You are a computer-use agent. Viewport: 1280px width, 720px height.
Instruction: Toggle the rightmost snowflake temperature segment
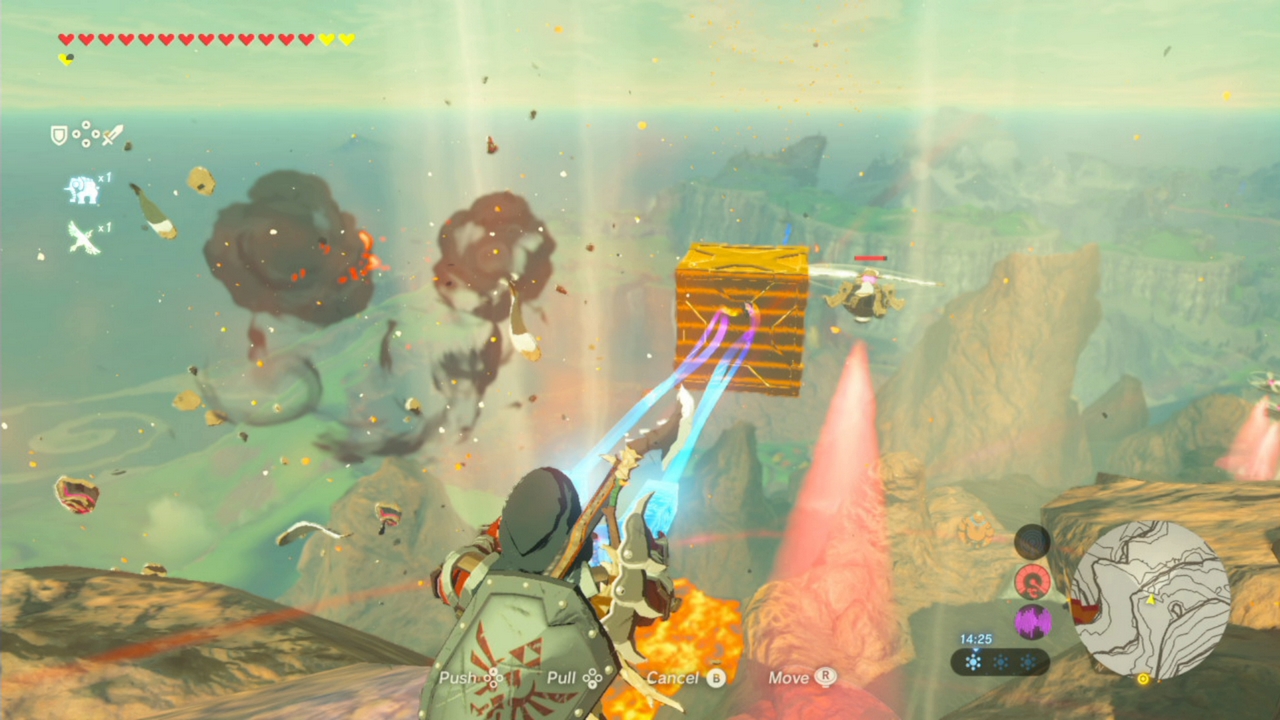tap(1029, 661)
